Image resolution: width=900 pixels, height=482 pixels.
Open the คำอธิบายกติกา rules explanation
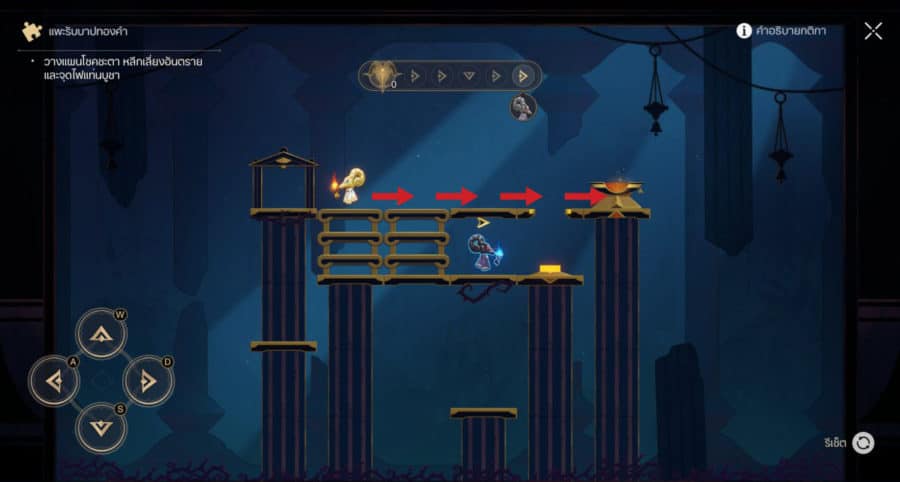coord(782,31)
